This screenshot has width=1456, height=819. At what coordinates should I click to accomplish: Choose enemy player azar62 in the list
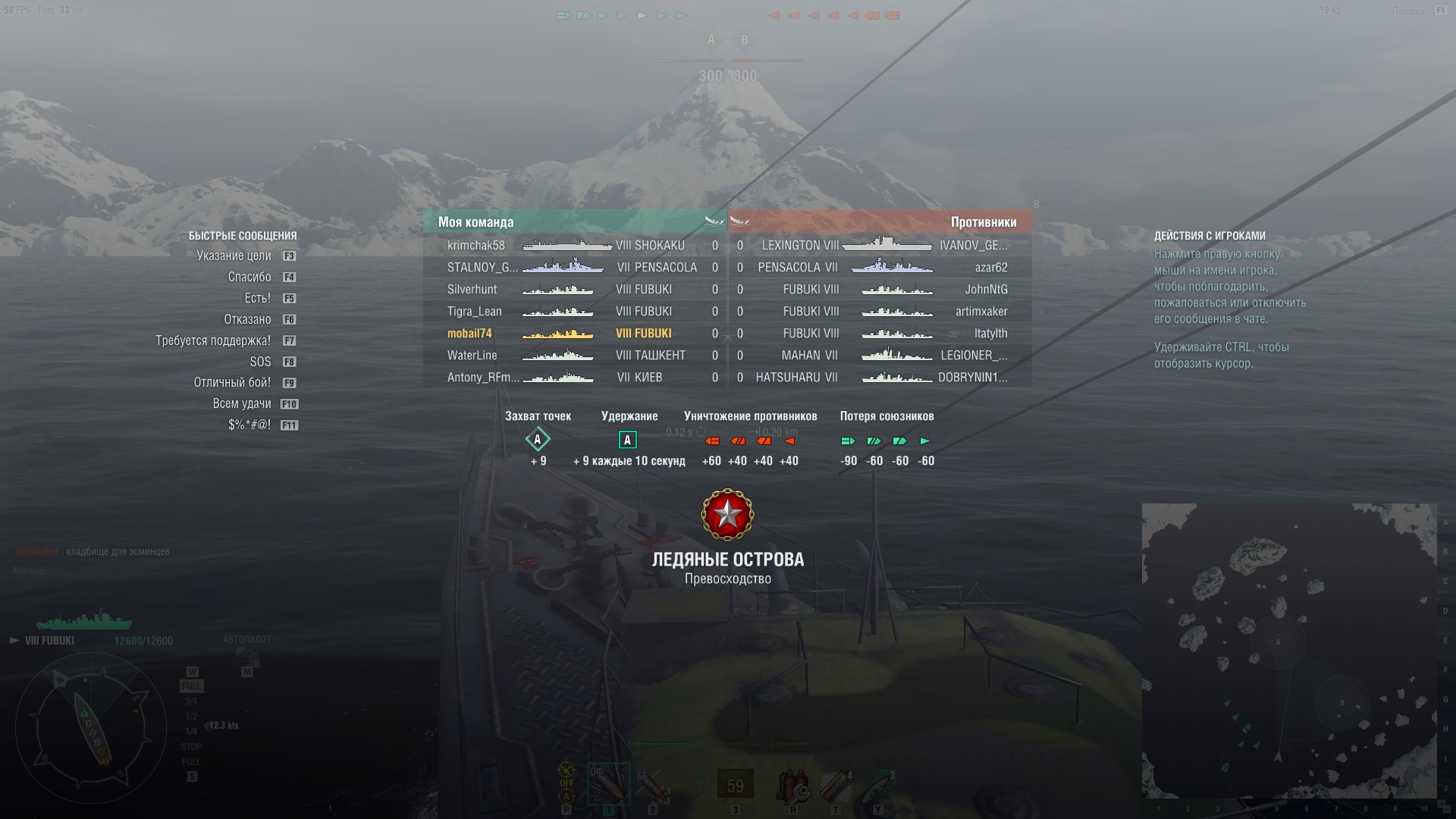pos(991,268)
